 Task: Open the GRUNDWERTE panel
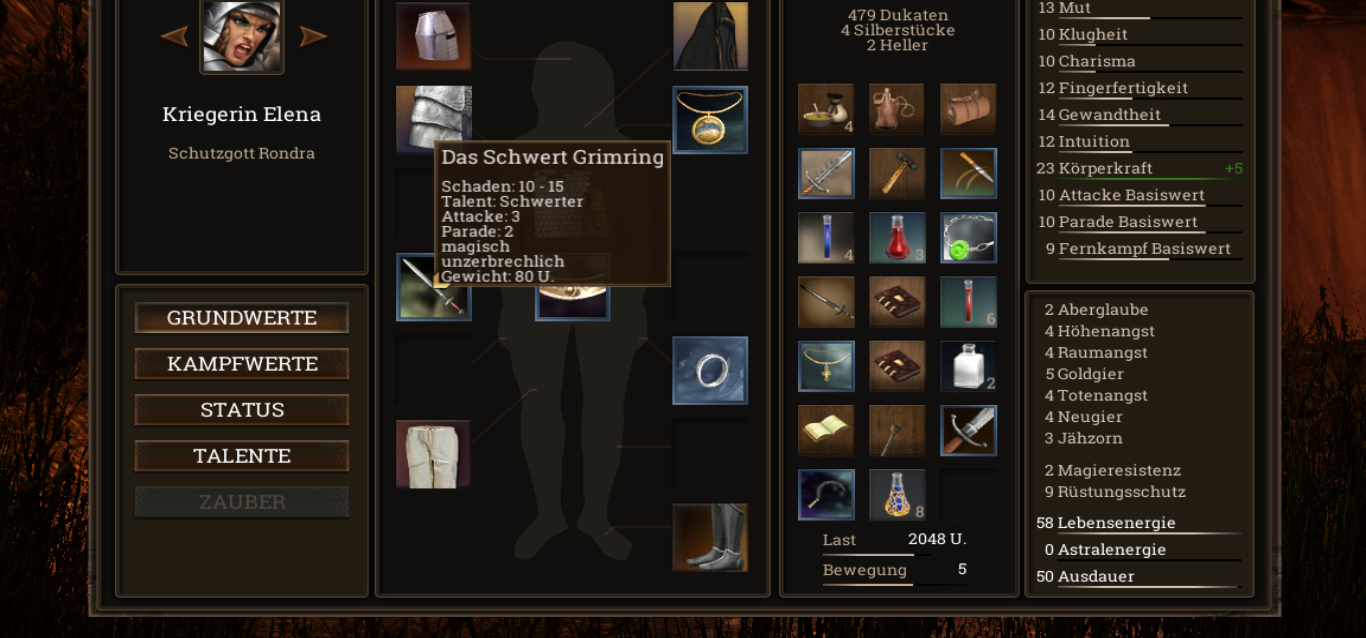tap(242, 318)
